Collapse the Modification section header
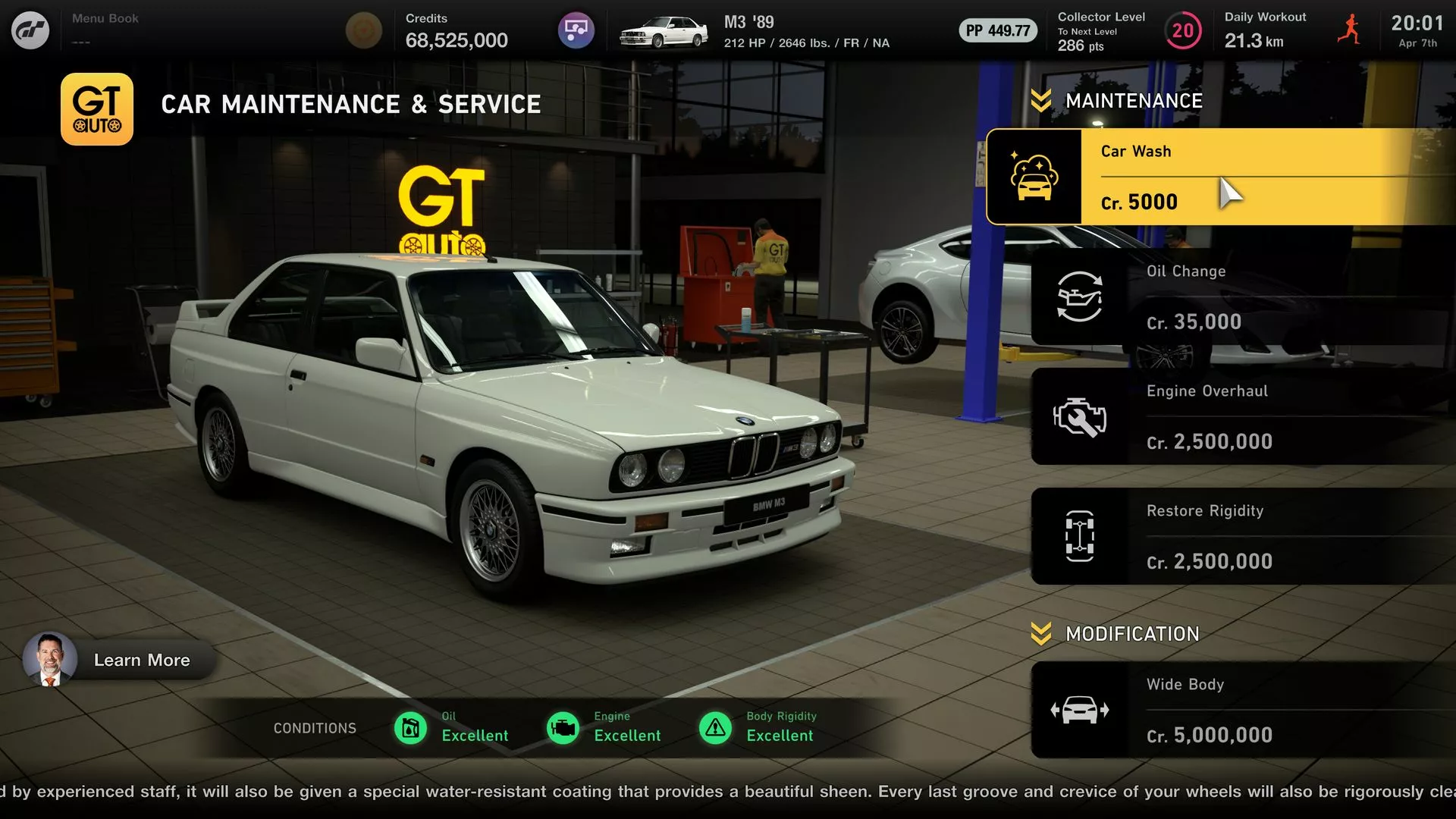The height and width of the screenshot is (819, 1456). pyautogui.click(x=1116, y=634)
